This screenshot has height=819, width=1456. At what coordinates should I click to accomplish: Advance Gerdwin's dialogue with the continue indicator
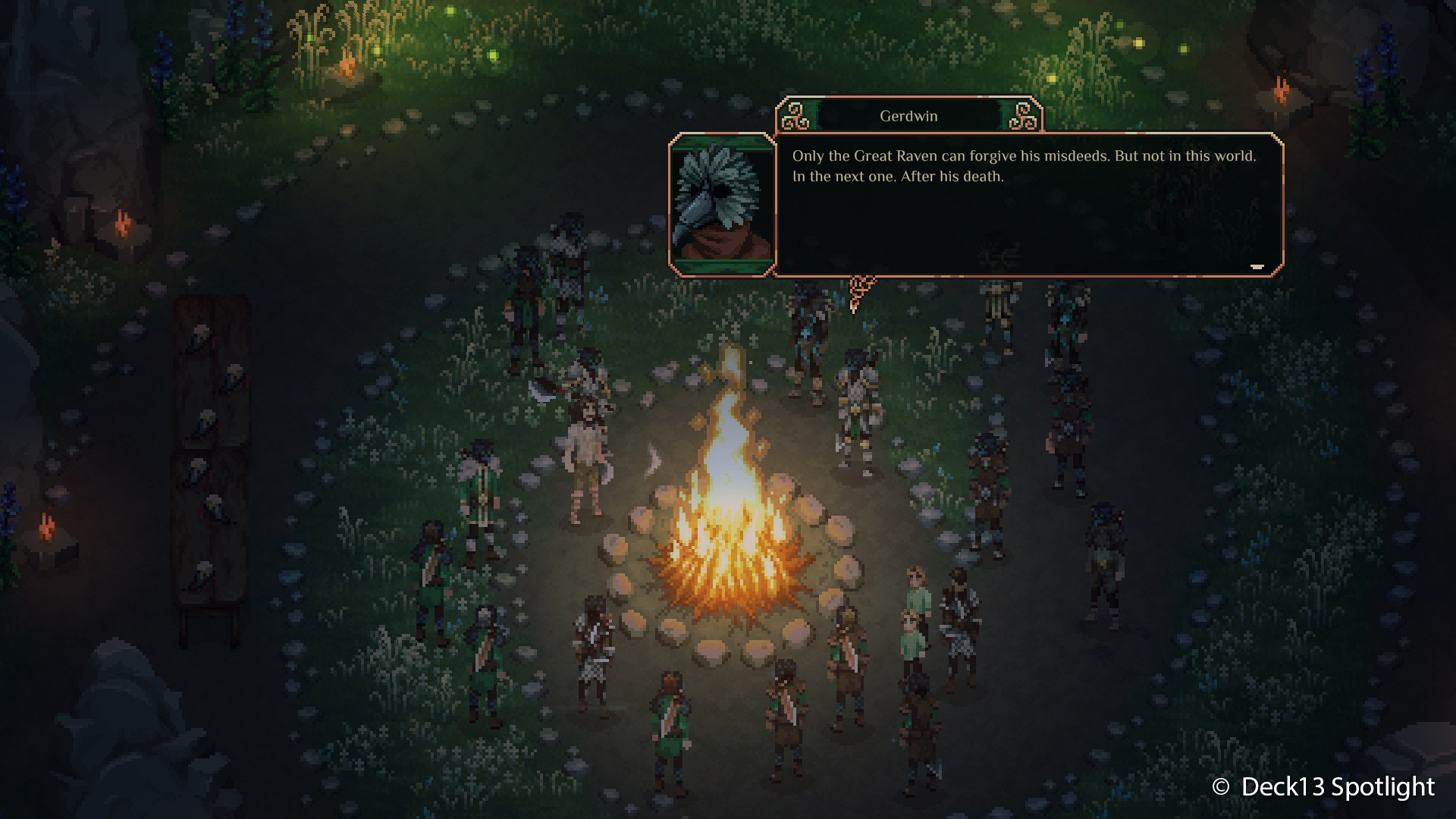click(1257, 266)
